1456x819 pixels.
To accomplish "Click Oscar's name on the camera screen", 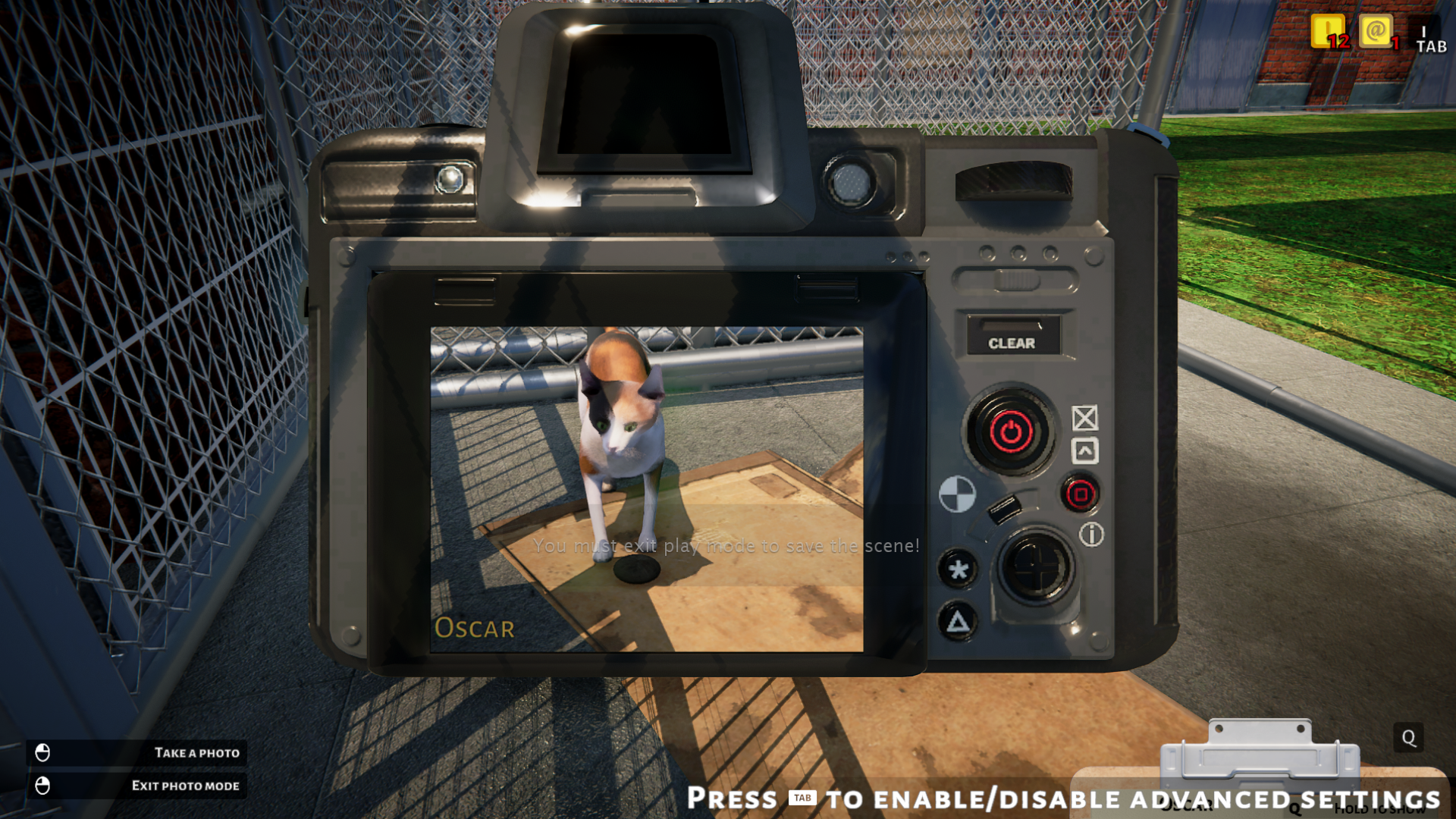I will [475, 628].
